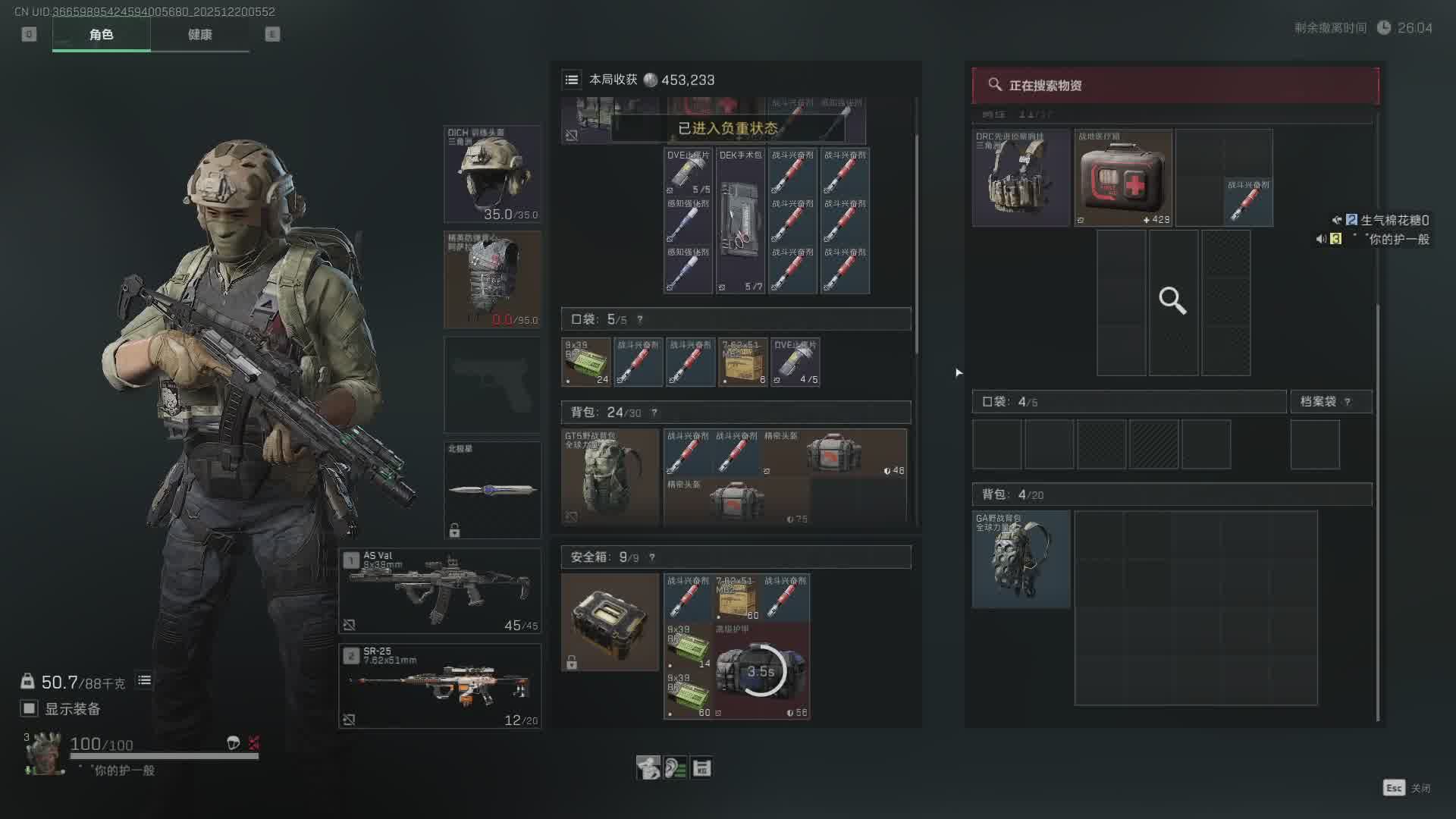1456x819 pixels.
Task: Click the safe box container icon
Action: [610, 622]
